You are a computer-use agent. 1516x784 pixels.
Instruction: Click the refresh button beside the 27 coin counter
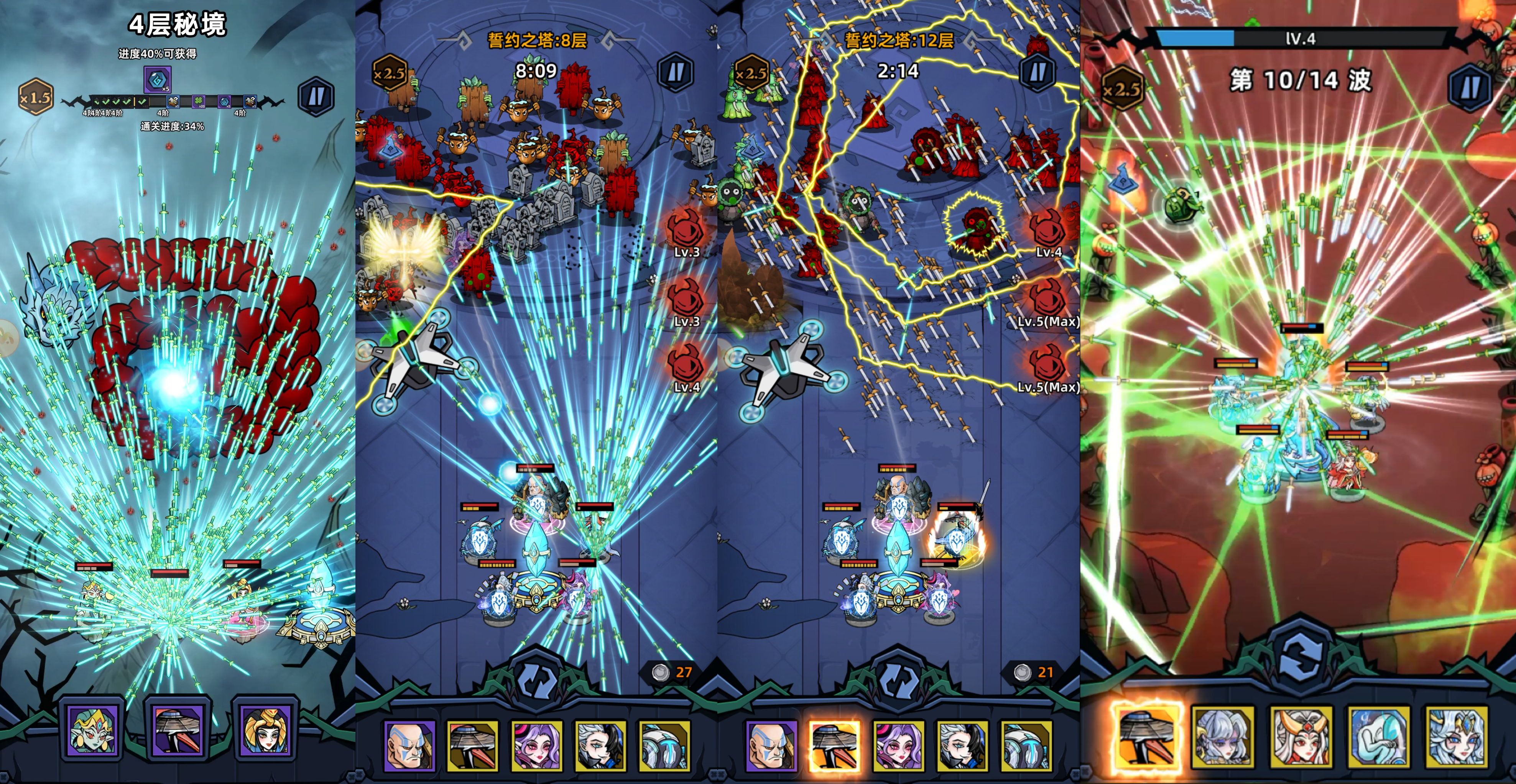tap(537, 680)
